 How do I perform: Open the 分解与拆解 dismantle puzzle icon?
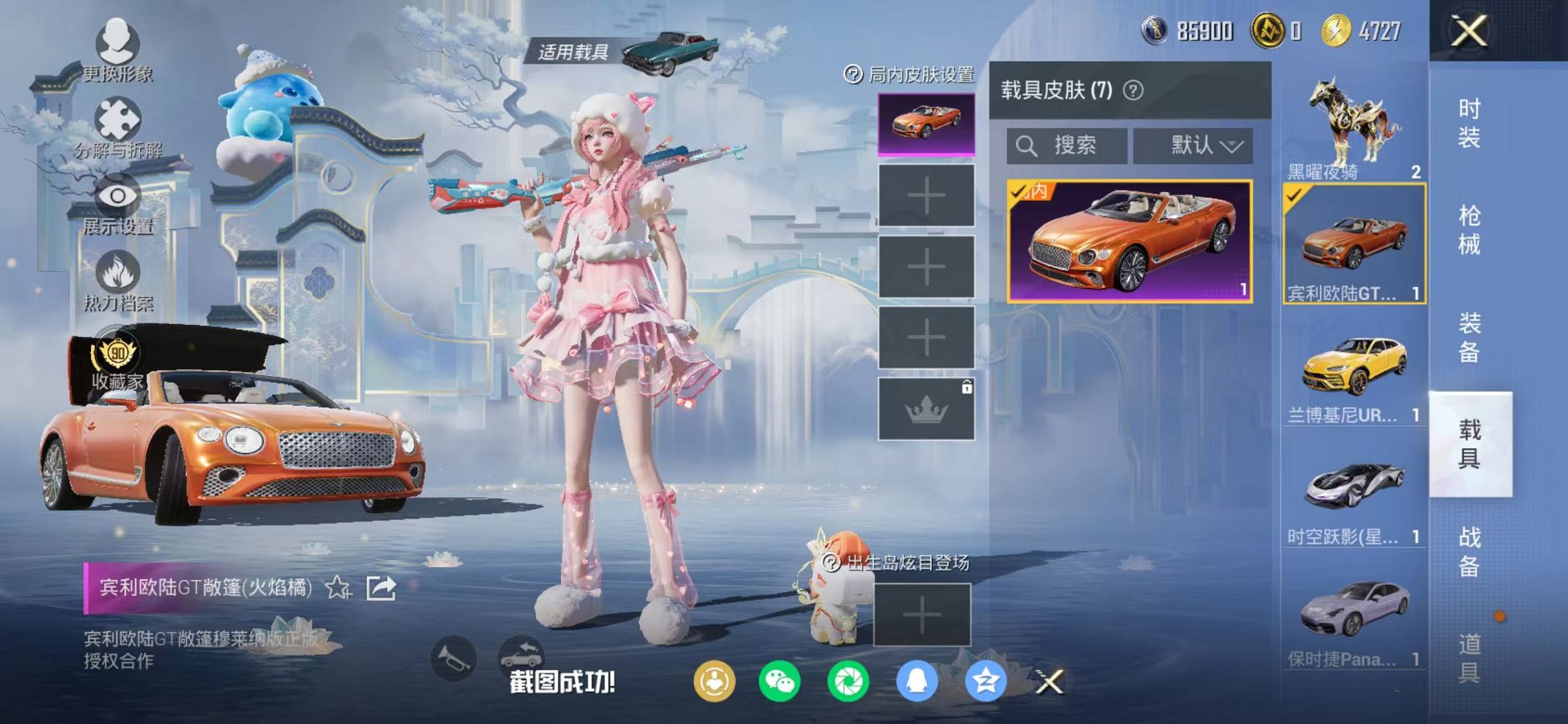click(x=117, y=118)
